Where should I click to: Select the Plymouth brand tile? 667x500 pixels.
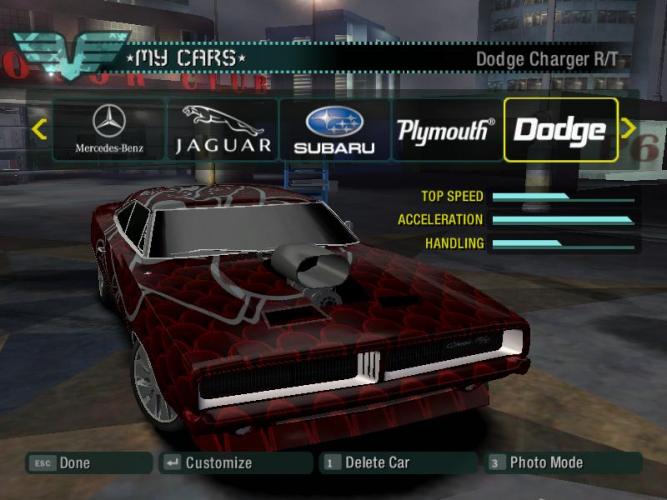coord(446,130)
